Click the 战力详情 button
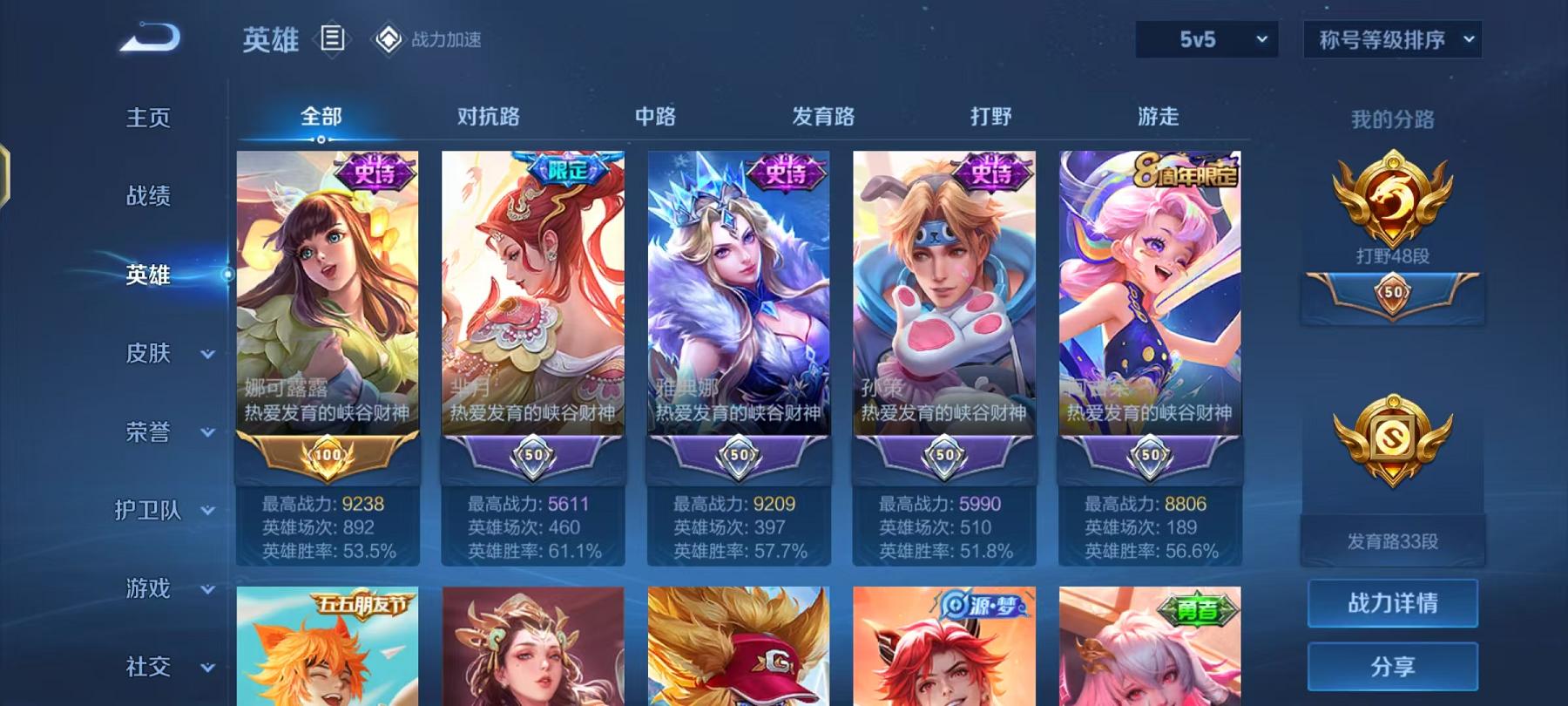The height and width of the screenshot is (706, 1568). pos(1391,602)
